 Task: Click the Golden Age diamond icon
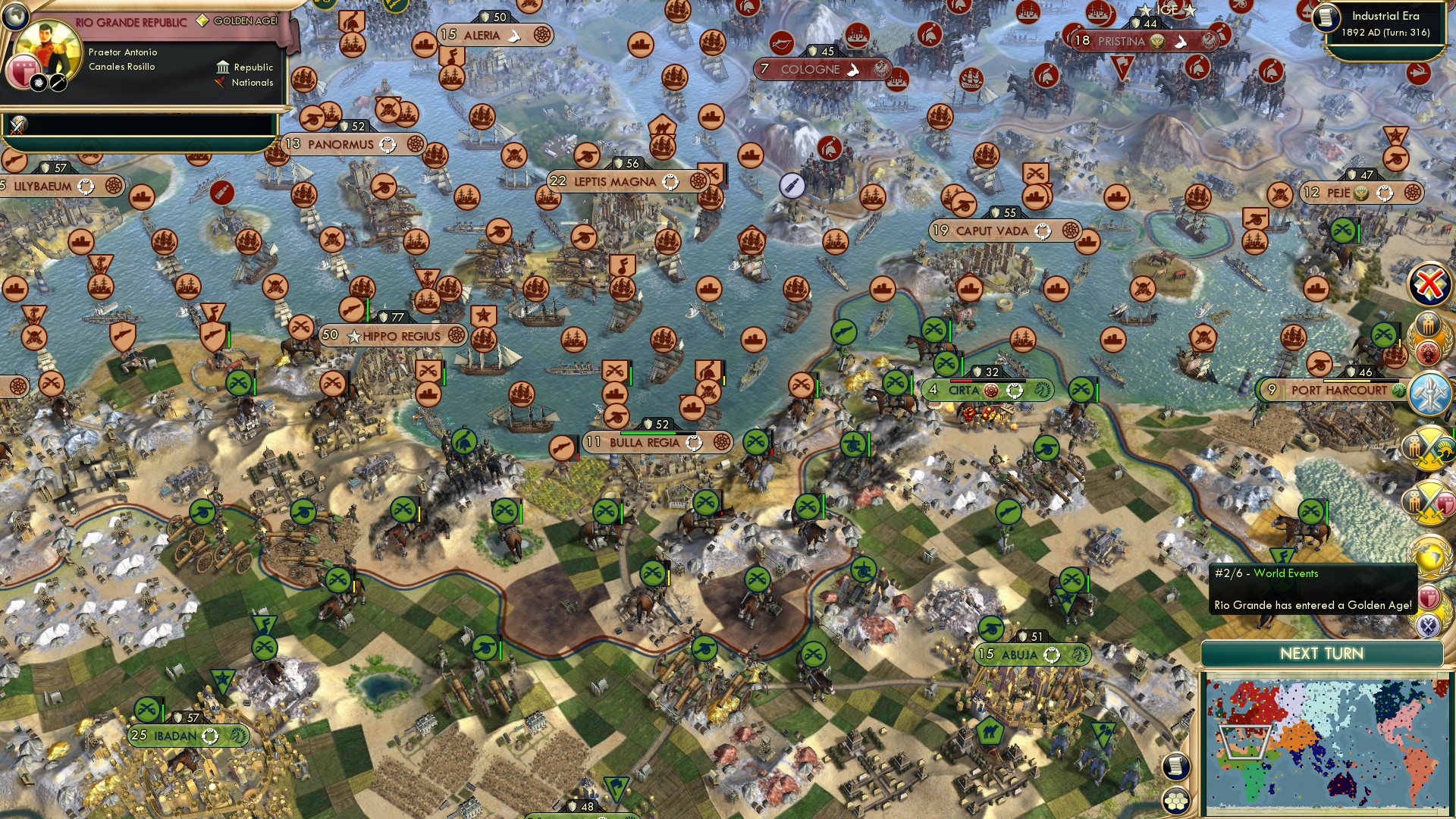202,21
